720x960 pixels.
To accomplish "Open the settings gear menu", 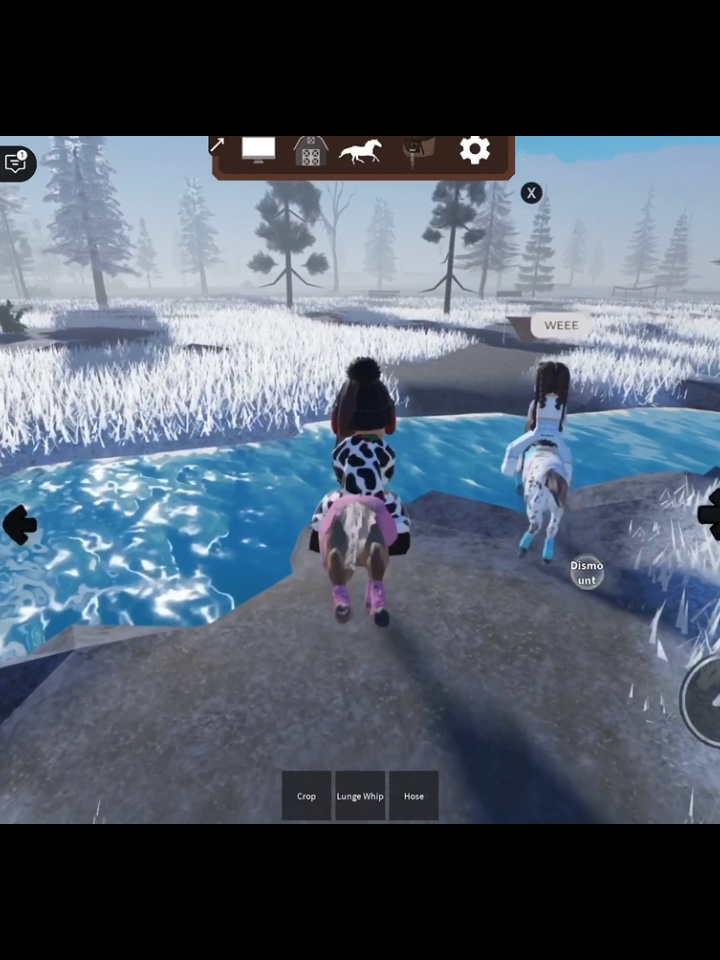I will coord(474,151).
